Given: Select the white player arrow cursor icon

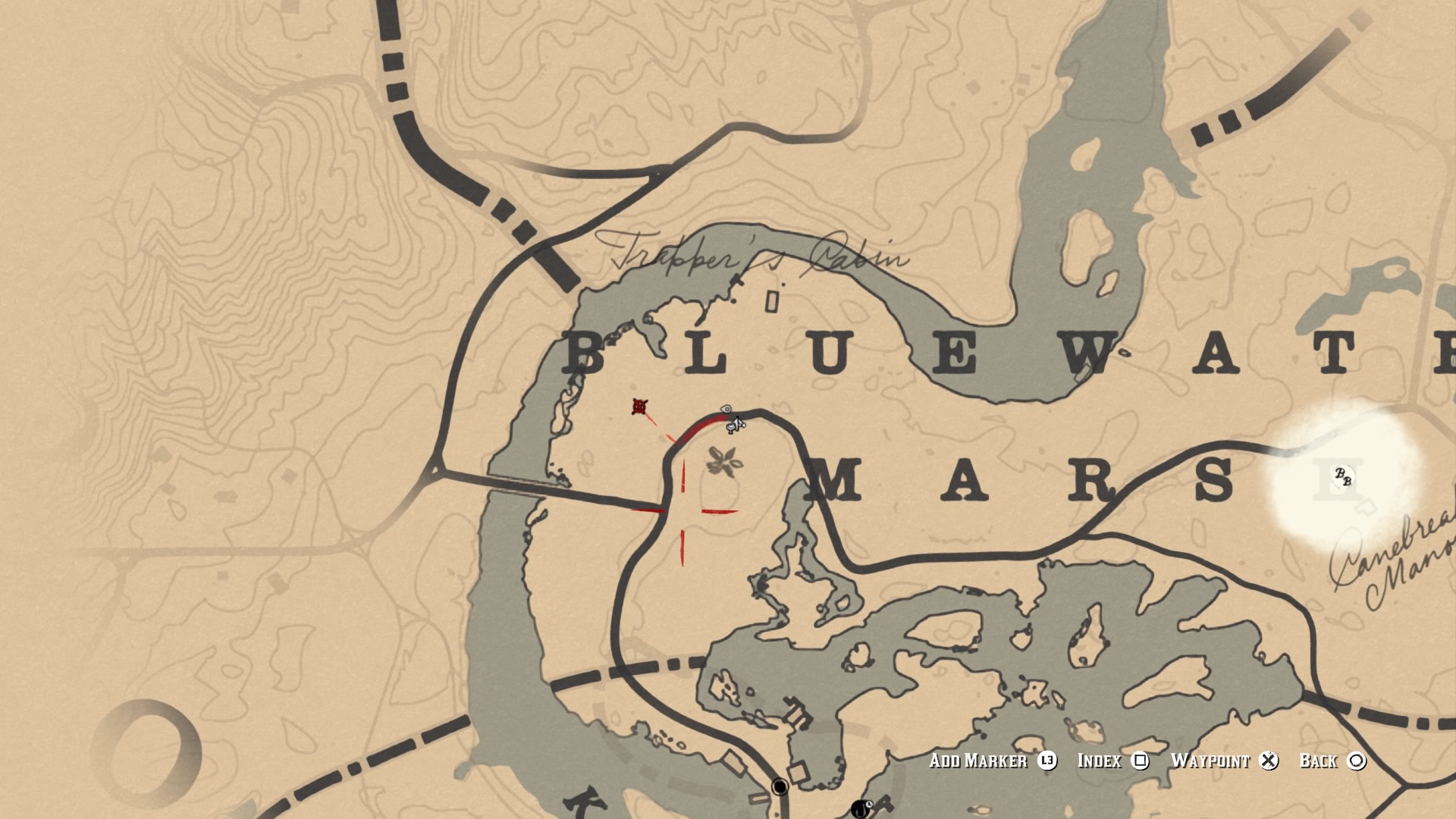Looking at the screenshot, I should (737, 423).
